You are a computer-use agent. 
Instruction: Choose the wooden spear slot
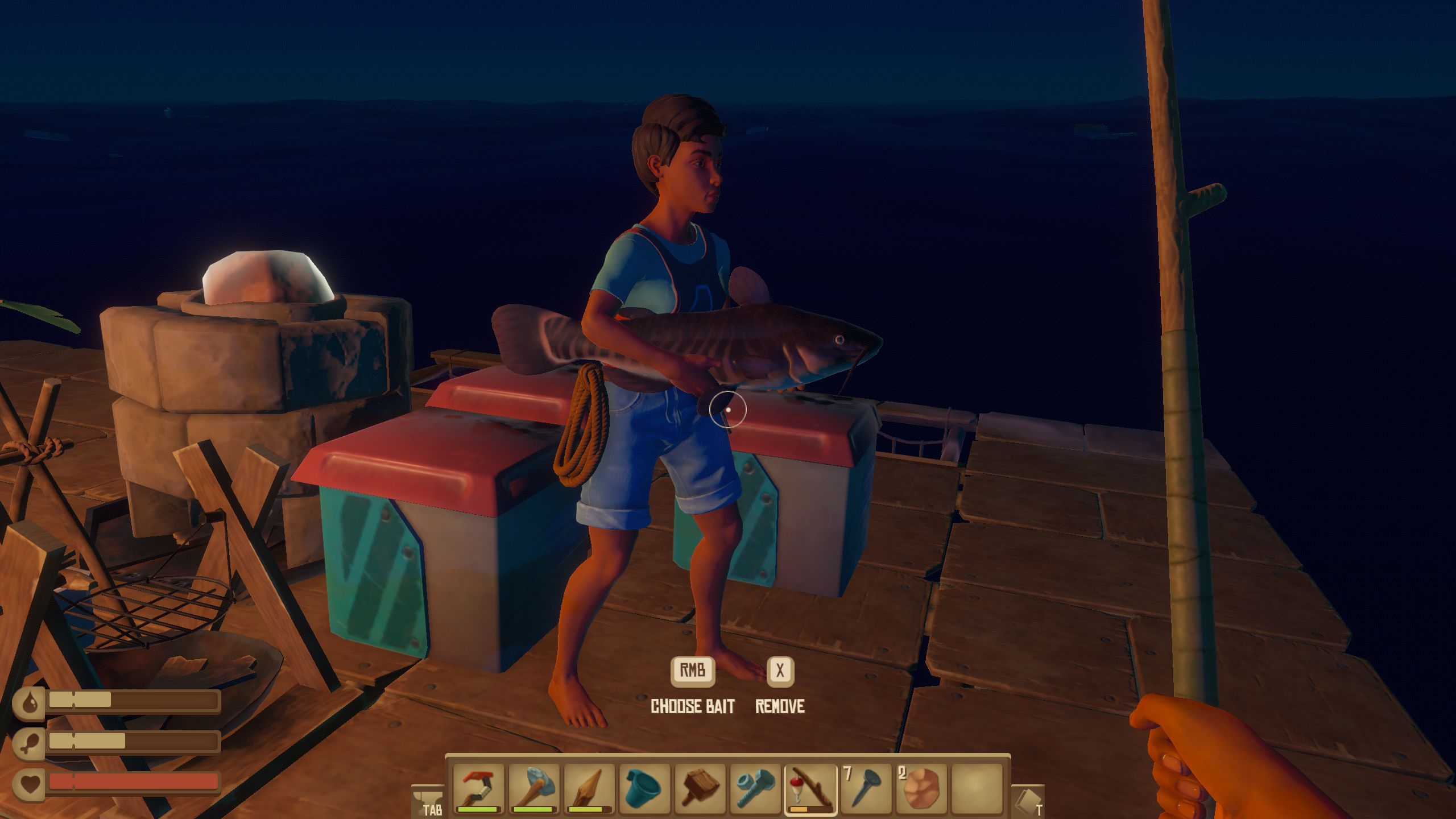(589, 789)
